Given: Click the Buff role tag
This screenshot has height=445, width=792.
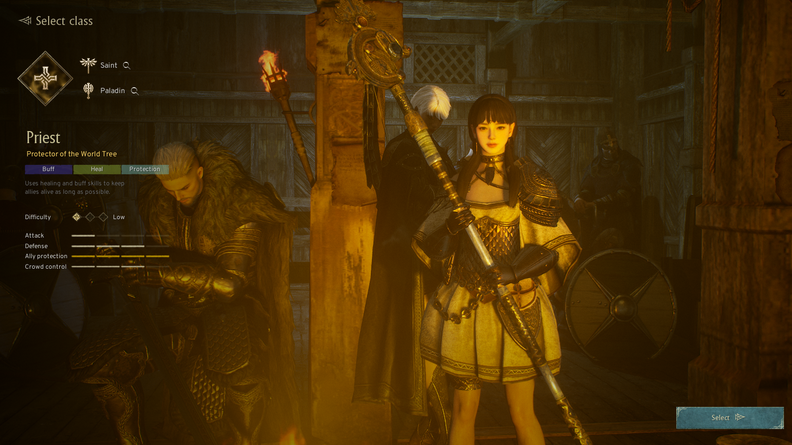Looking at the screenshot, I should (x=48, y=169).
